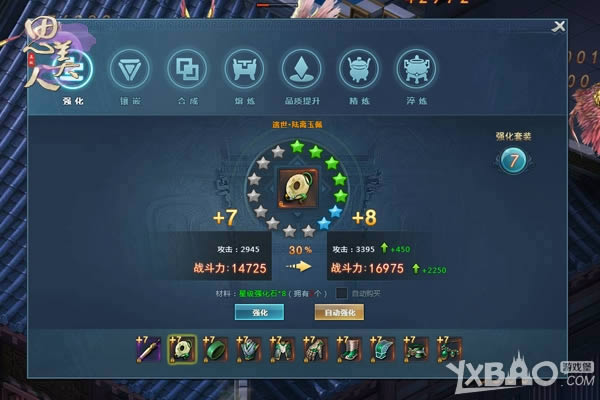Select the jade pendant equipment slot

pos(181,349)
